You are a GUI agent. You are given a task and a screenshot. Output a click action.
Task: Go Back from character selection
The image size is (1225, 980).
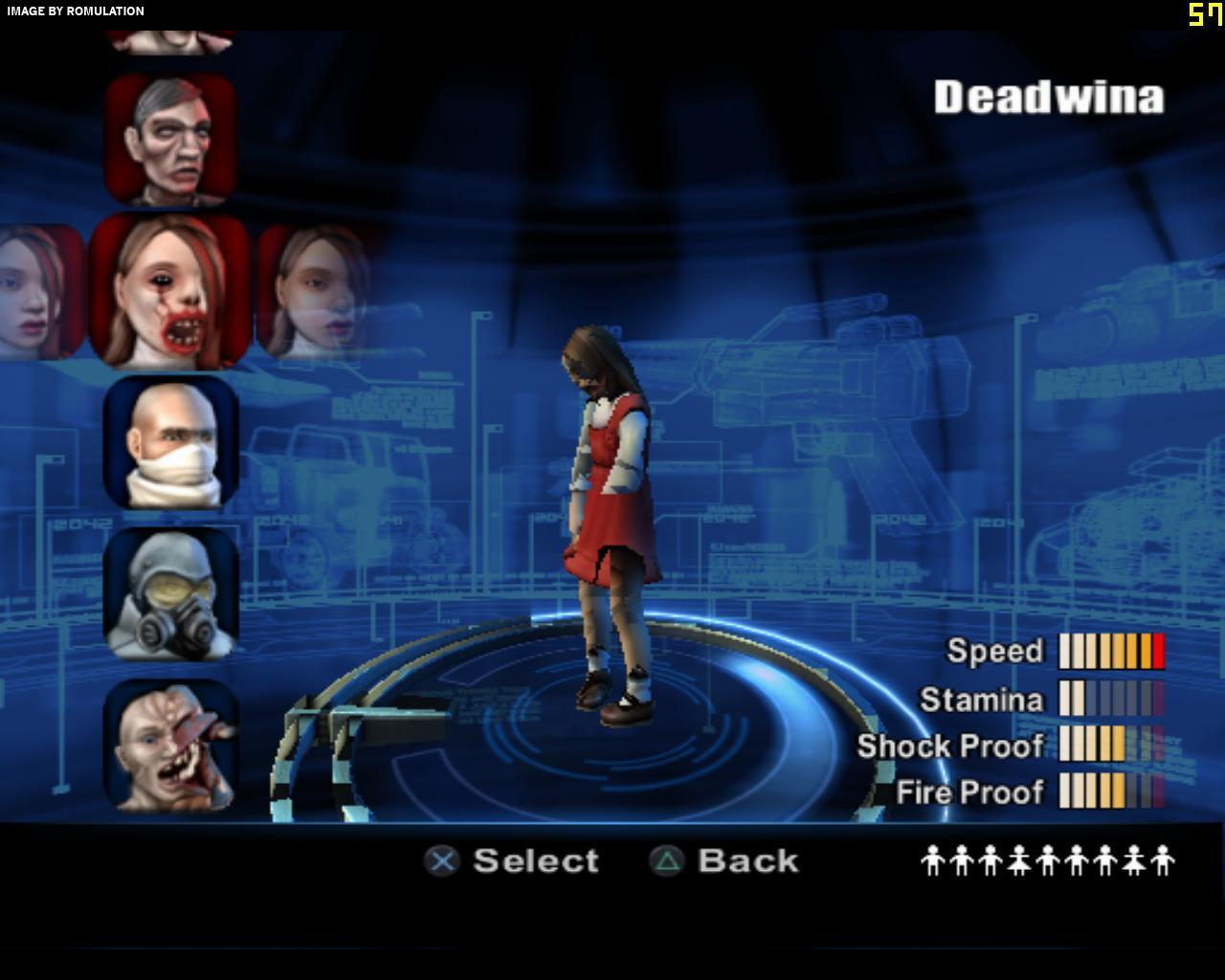747,860
